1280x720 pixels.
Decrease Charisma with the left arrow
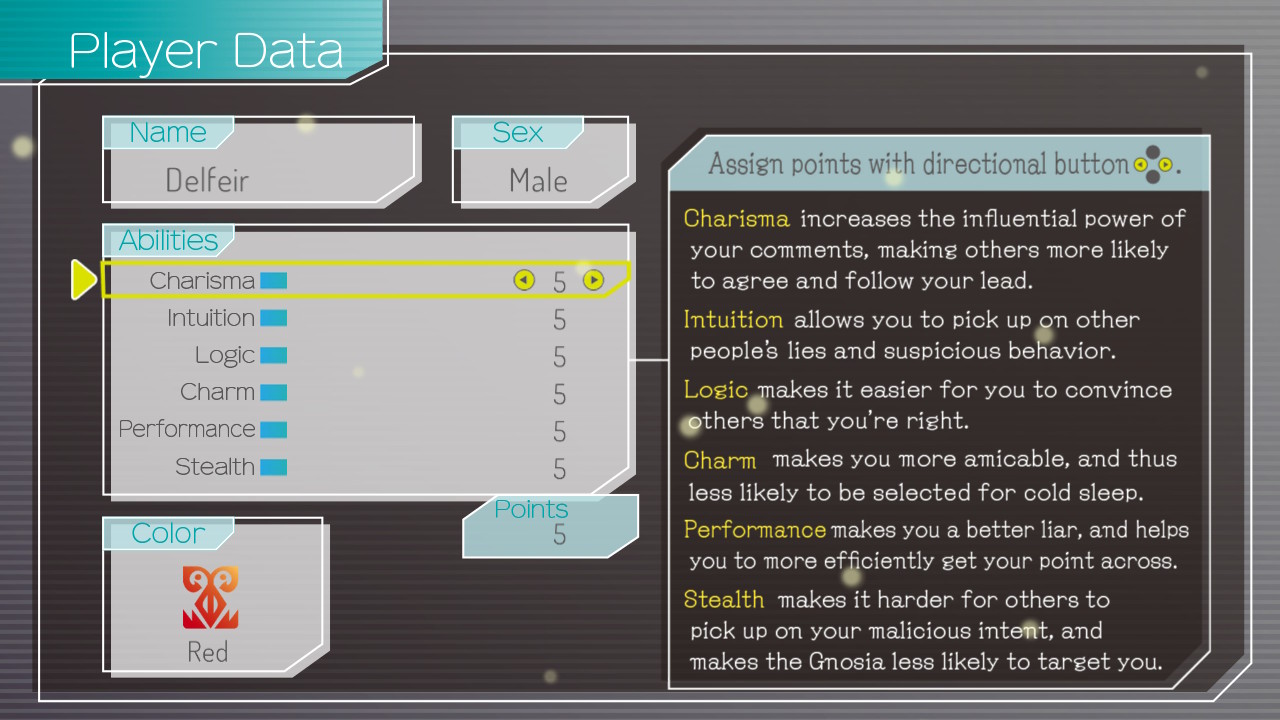(x=524, y=281)
